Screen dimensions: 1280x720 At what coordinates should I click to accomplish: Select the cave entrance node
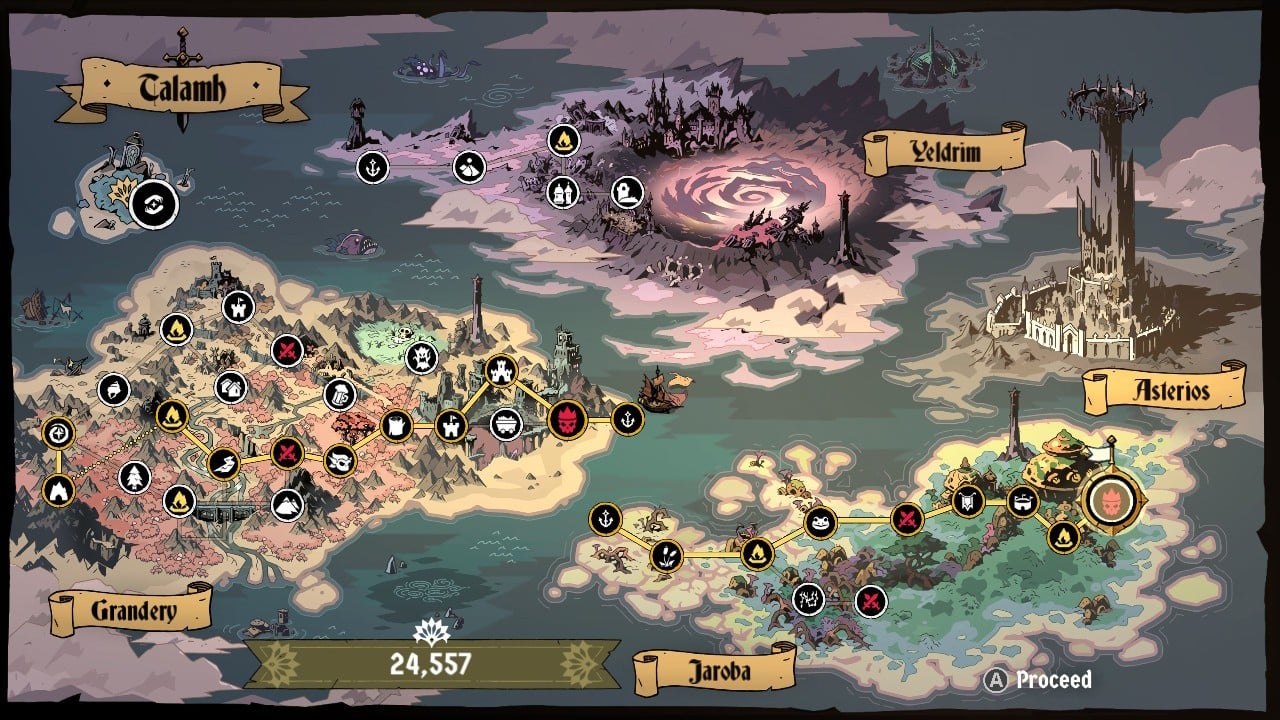[x=58, y=490]
